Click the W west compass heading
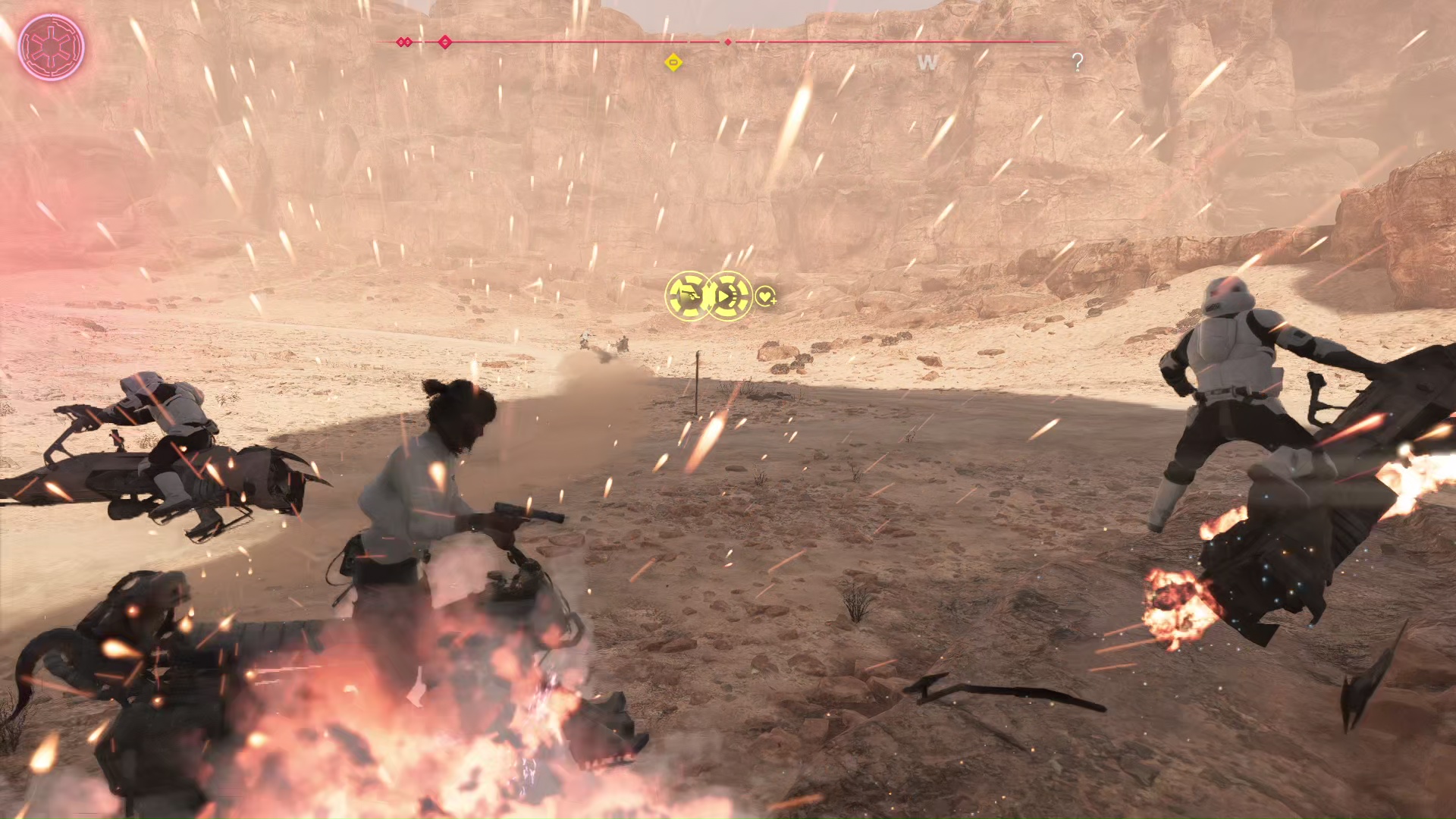Screen dimensions: 1456x819 tap(927, 63)
